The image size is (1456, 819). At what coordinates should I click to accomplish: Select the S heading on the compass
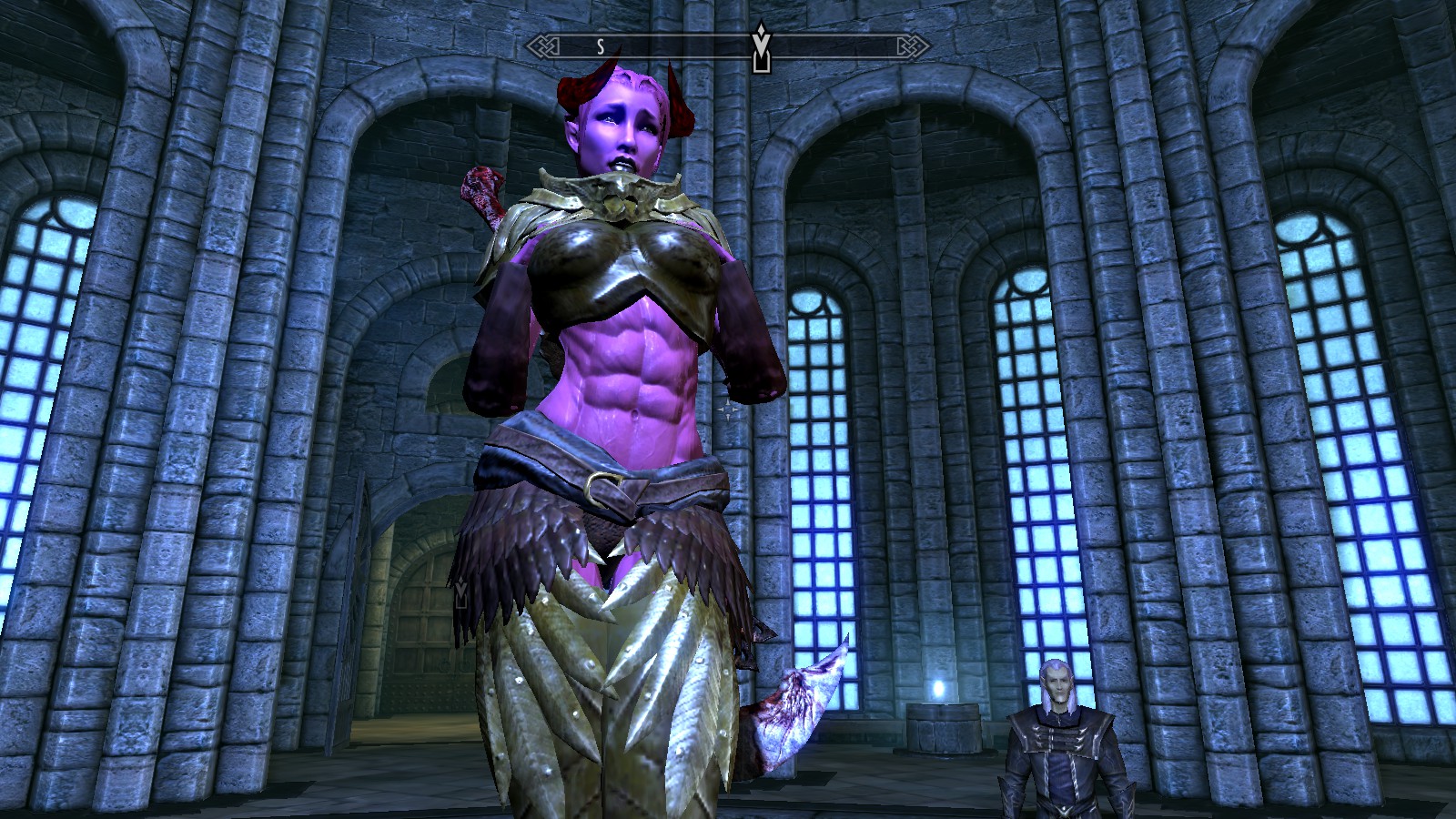[x=601, y=46]
